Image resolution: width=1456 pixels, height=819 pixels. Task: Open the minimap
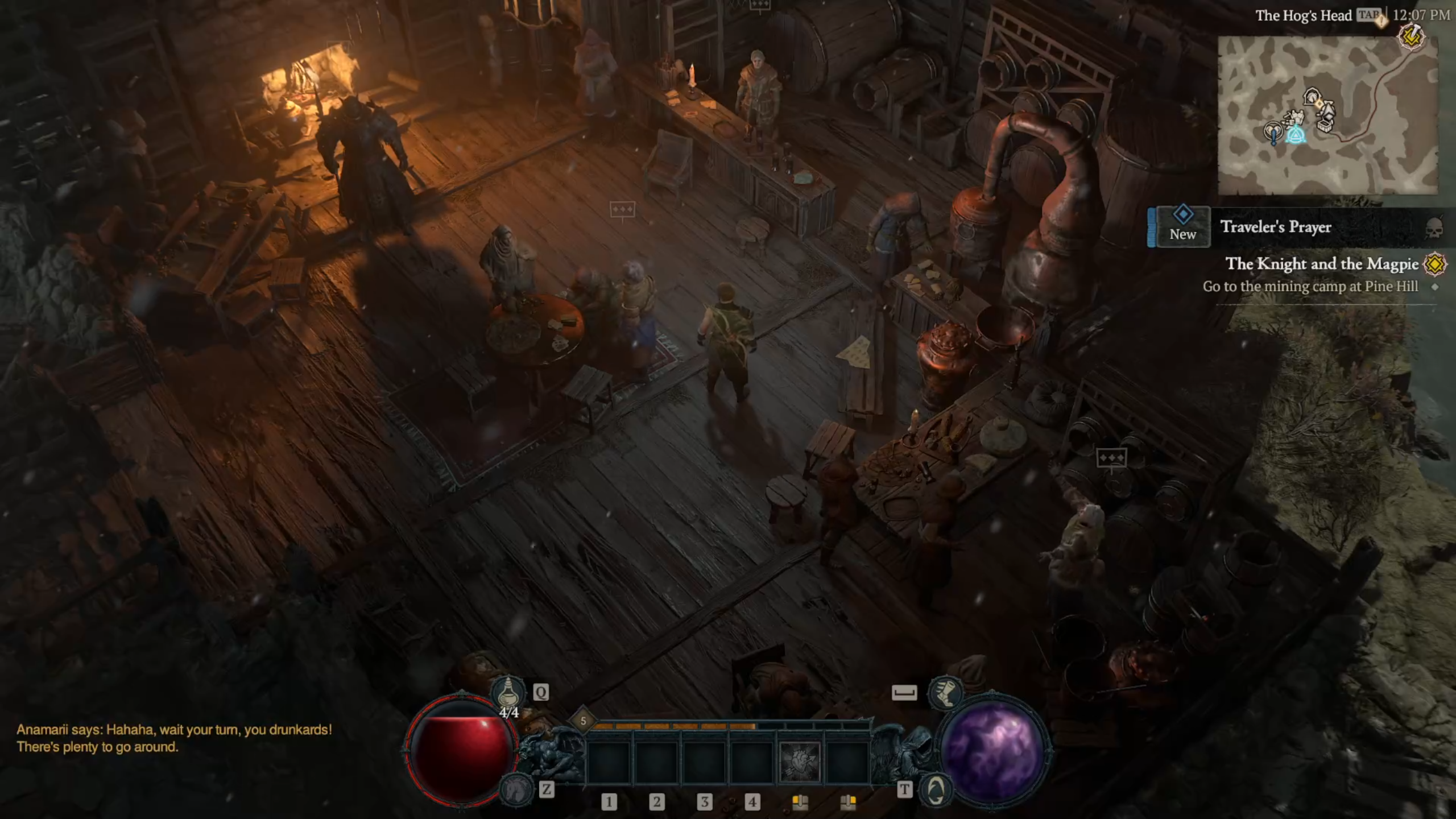tap(1327, 115)
